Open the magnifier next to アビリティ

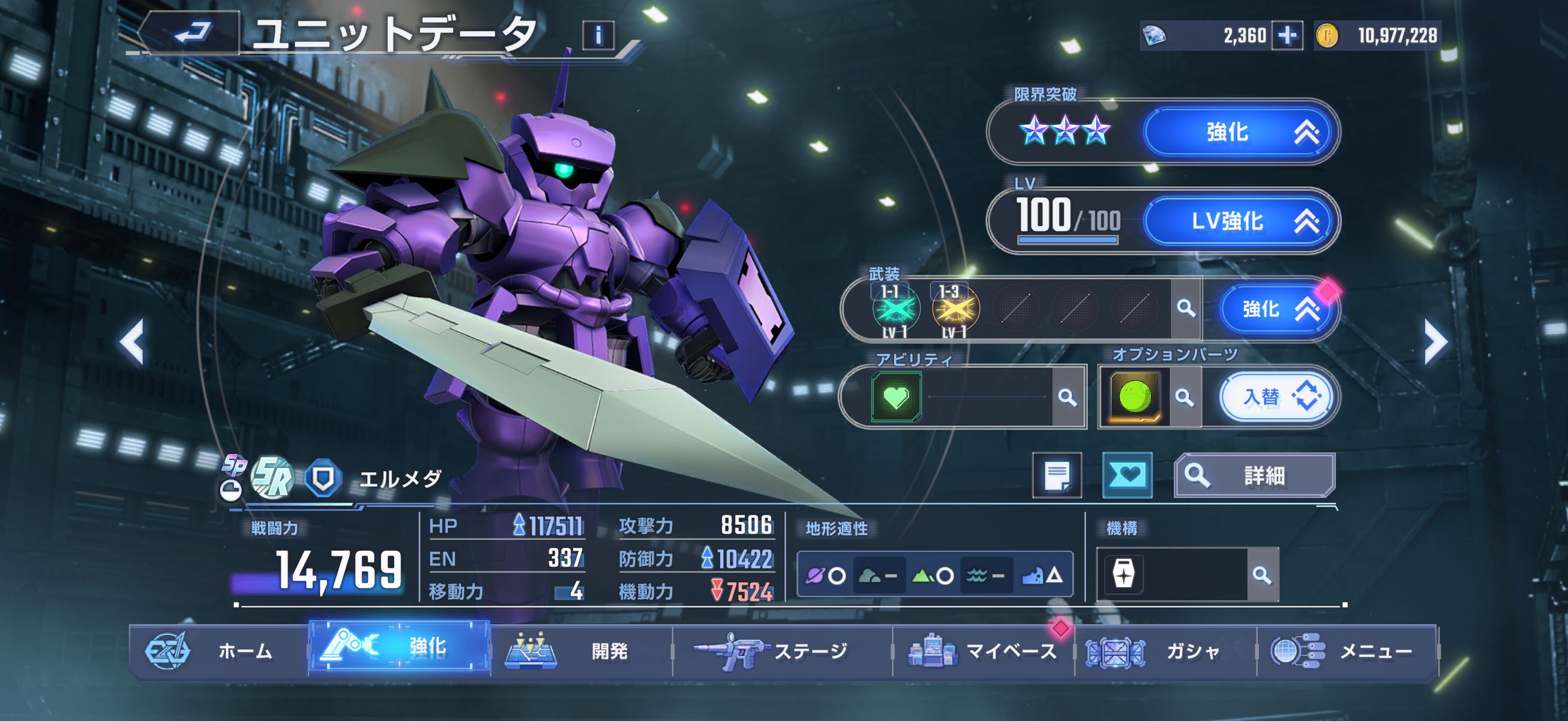[x=1067, y=398]
